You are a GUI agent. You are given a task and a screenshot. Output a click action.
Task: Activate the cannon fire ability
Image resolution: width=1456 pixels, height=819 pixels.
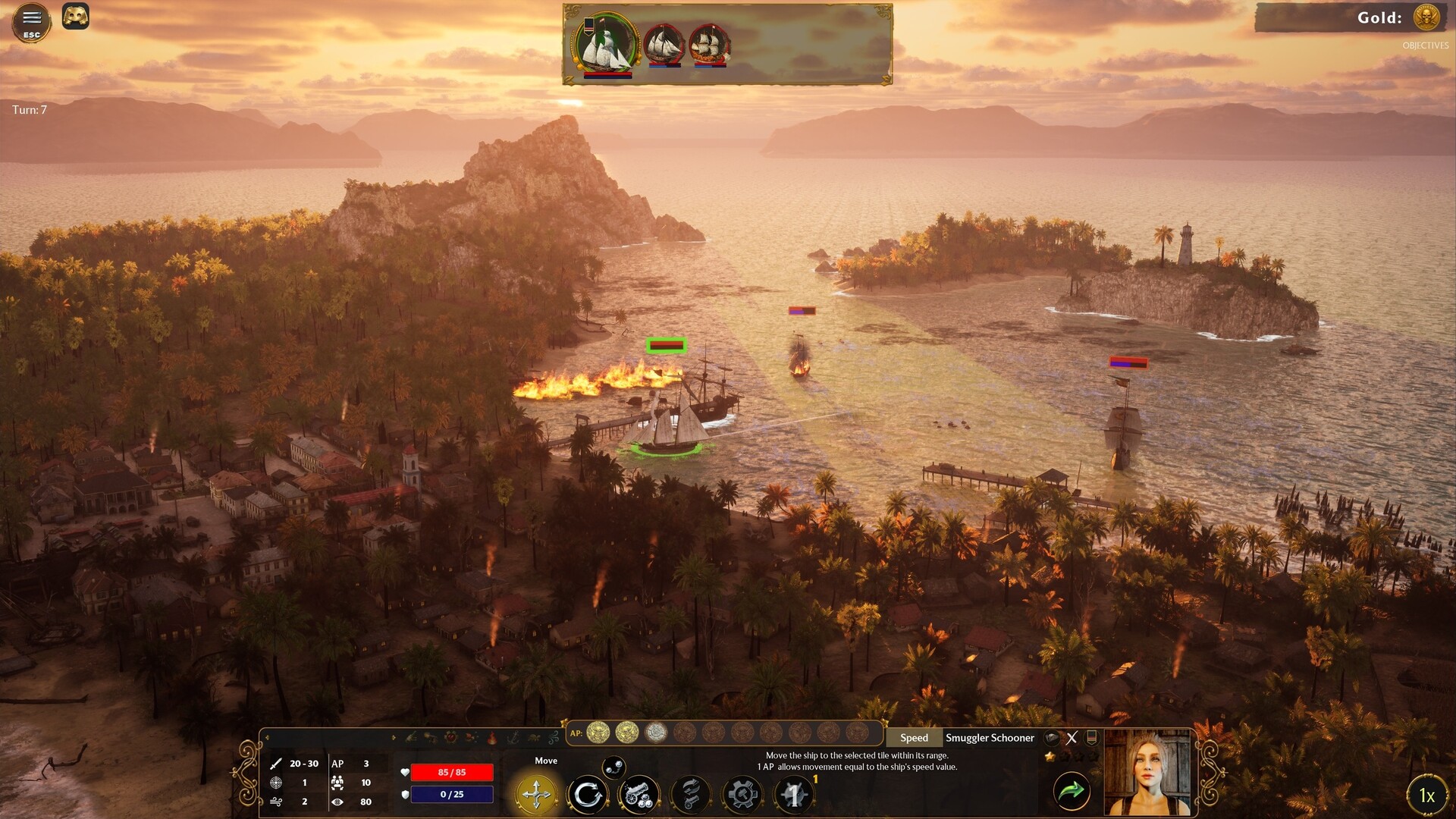pos(639,795)
